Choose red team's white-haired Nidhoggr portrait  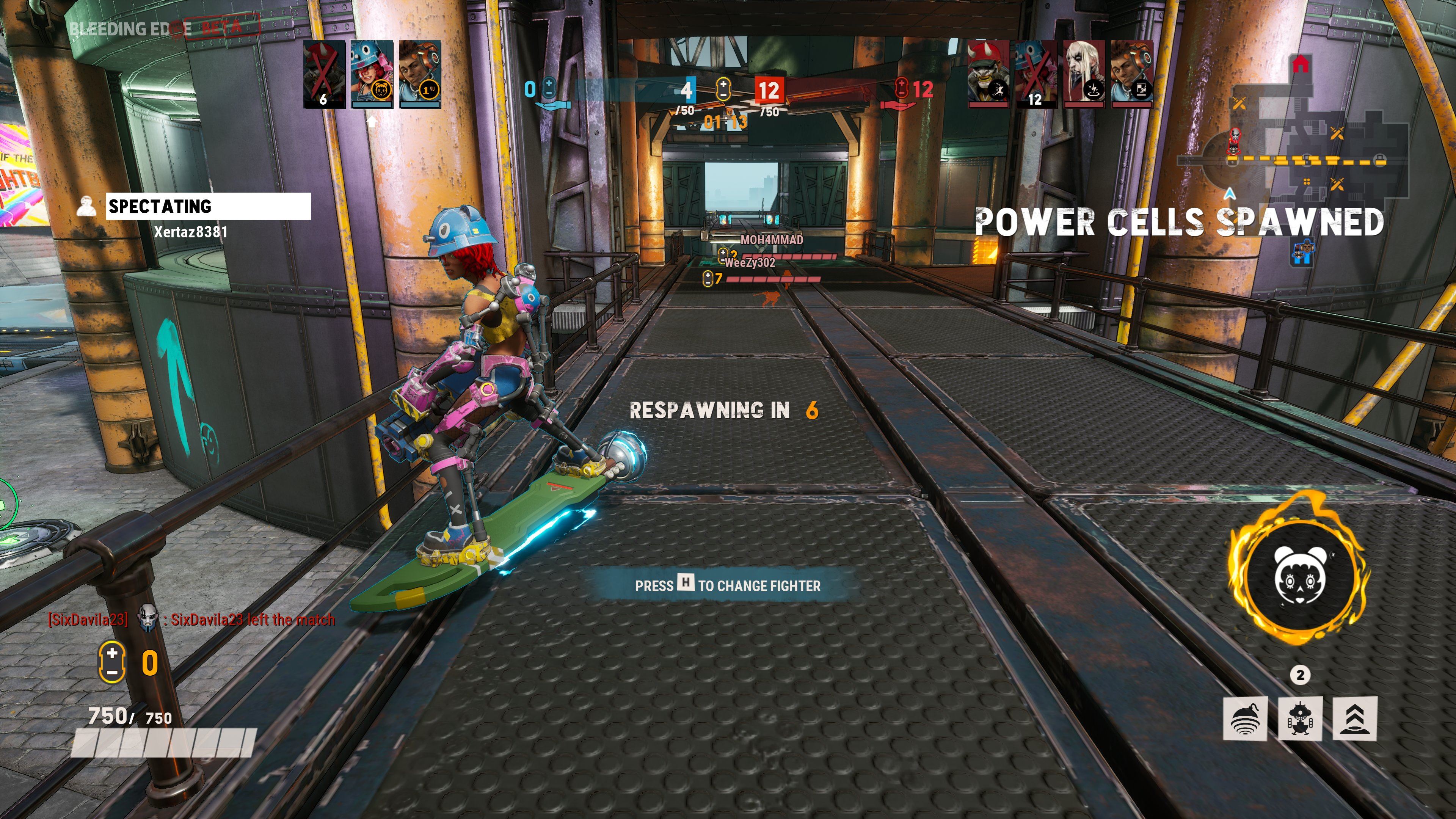1084,74
